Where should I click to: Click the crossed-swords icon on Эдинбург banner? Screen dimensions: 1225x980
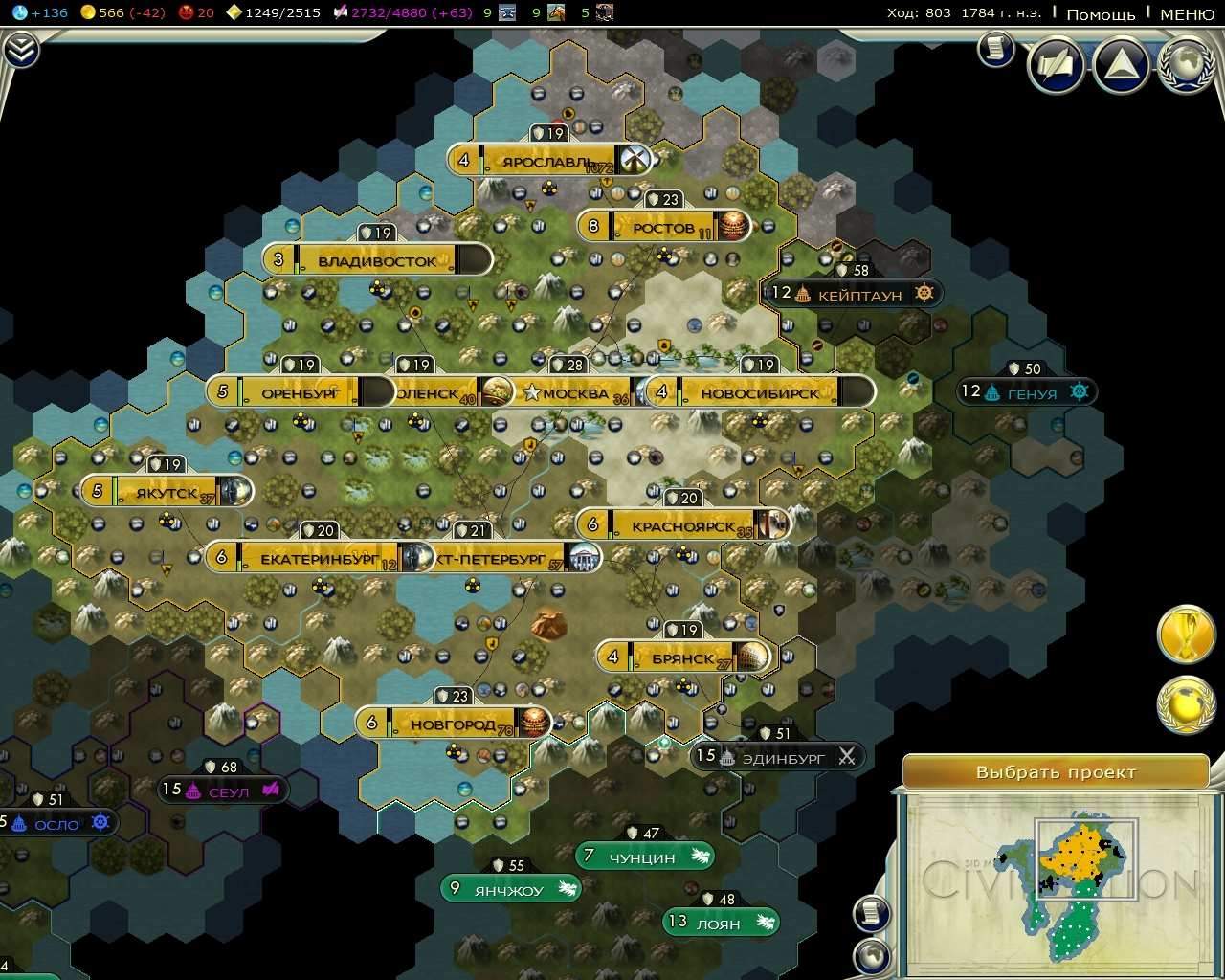(x=847, y=756)
